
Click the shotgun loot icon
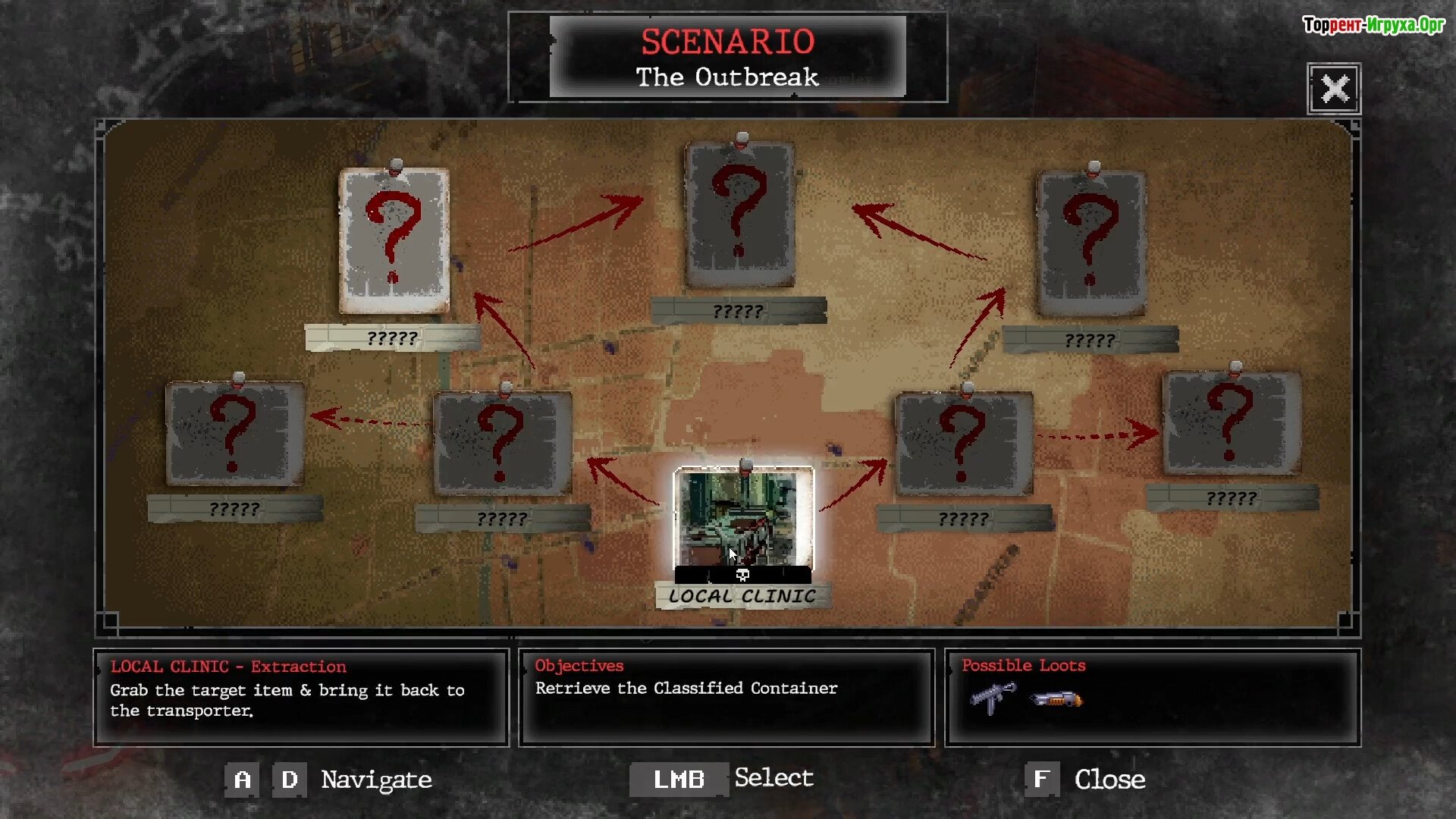pos(1056,698)
